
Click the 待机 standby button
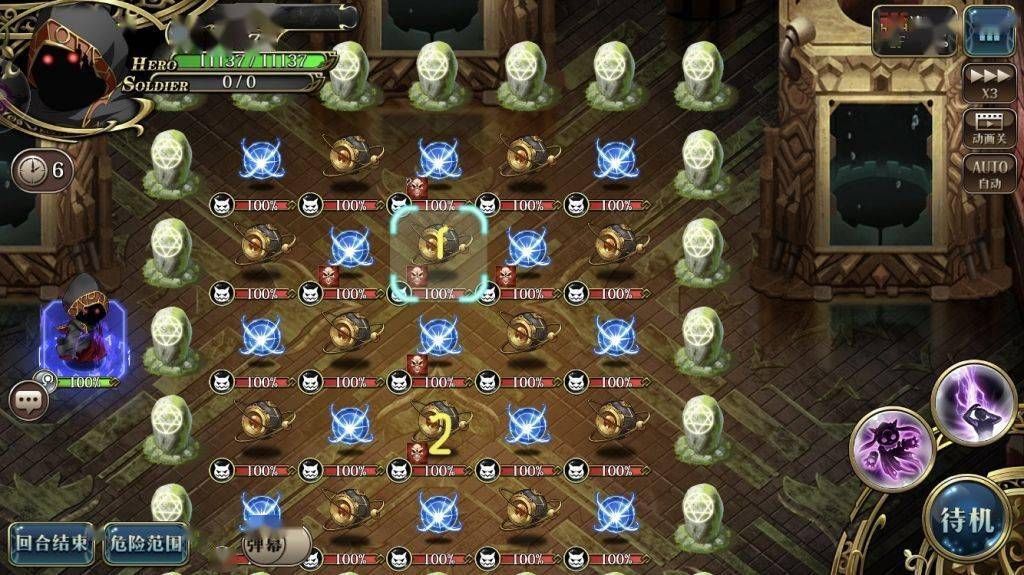967,520
